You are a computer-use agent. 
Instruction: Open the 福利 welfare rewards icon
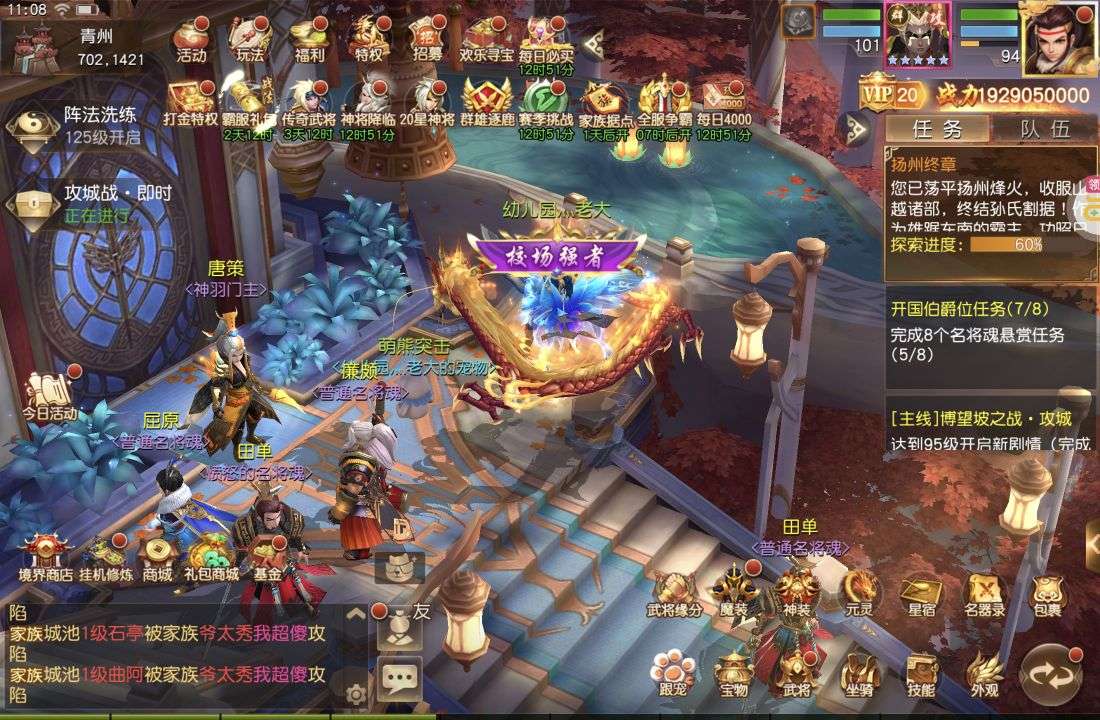308,41
